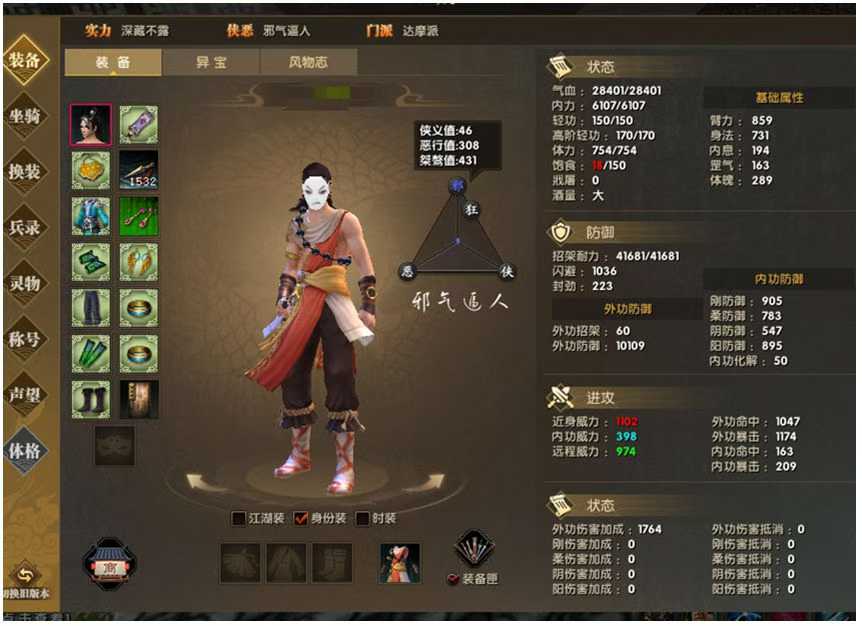
Task: Select the red outfit thumbnail
Action: click(x=399, y=563)
